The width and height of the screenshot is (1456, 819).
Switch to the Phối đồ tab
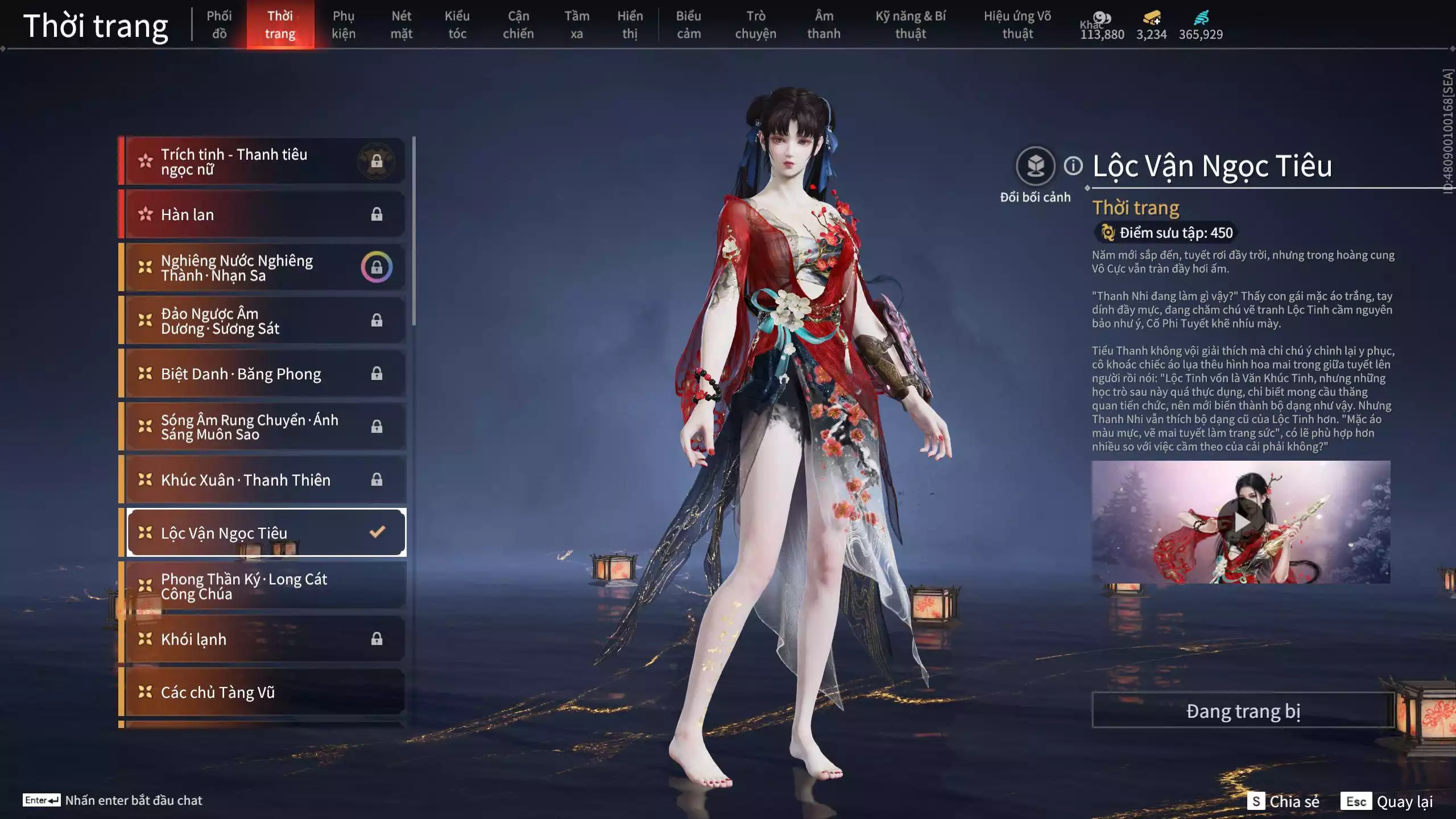pyautogui.click(x=219, y=25)
